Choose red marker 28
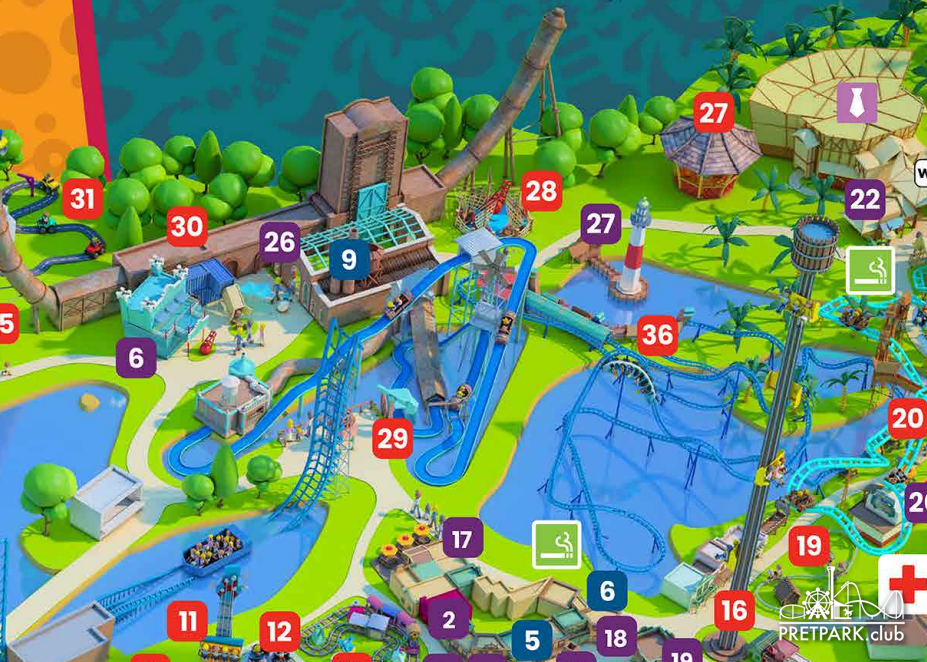 click(541, 191)
